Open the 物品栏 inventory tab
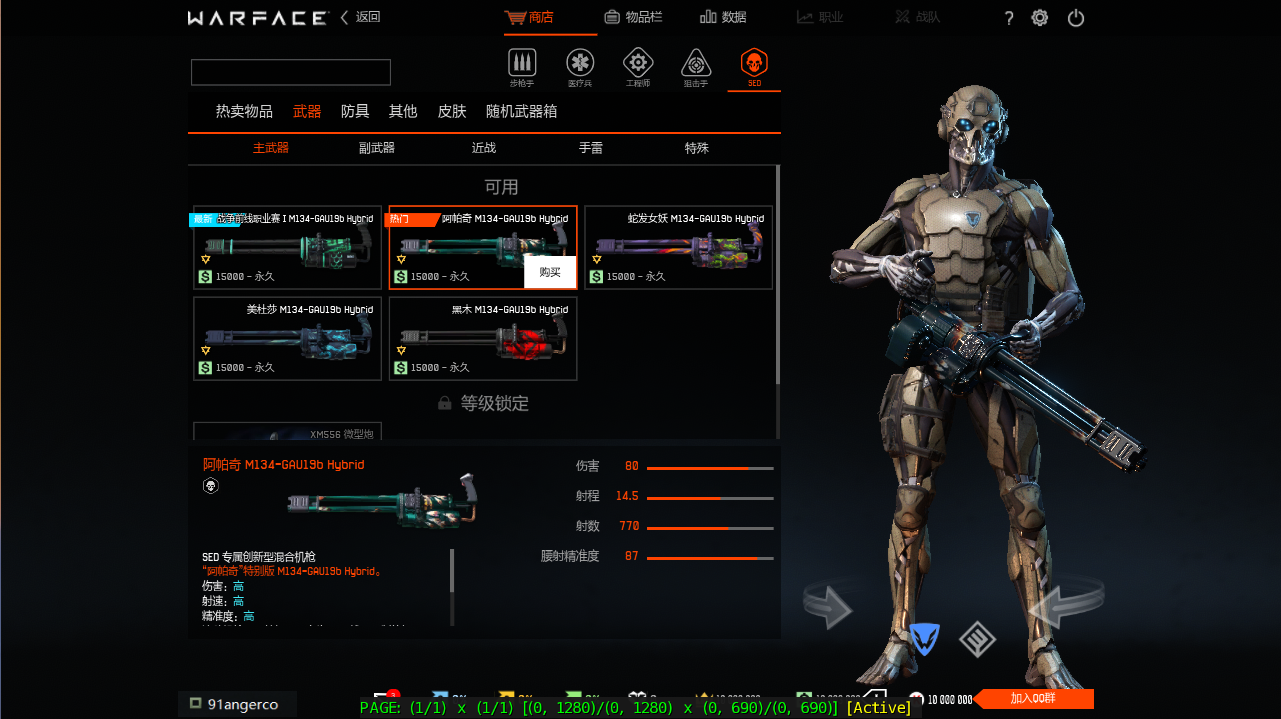This screenshot has width=1281, height=719. point(633,17)
